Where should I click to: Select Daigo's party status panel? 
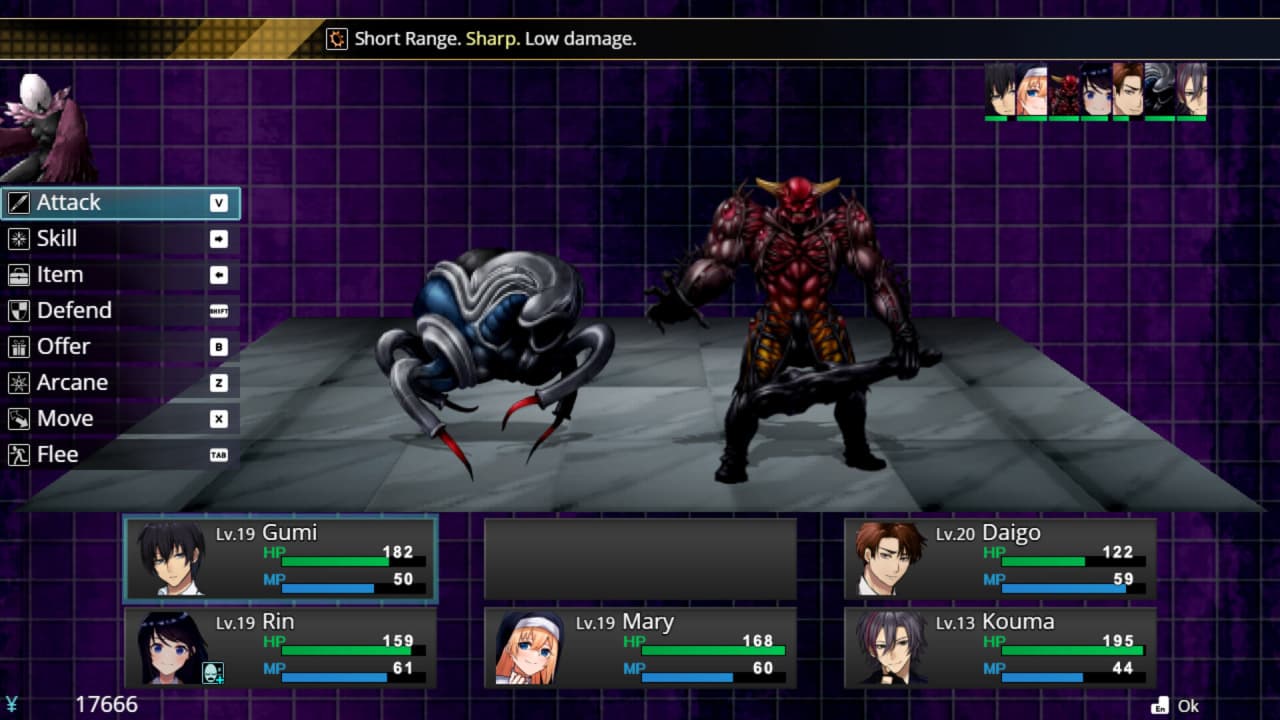1000,560
